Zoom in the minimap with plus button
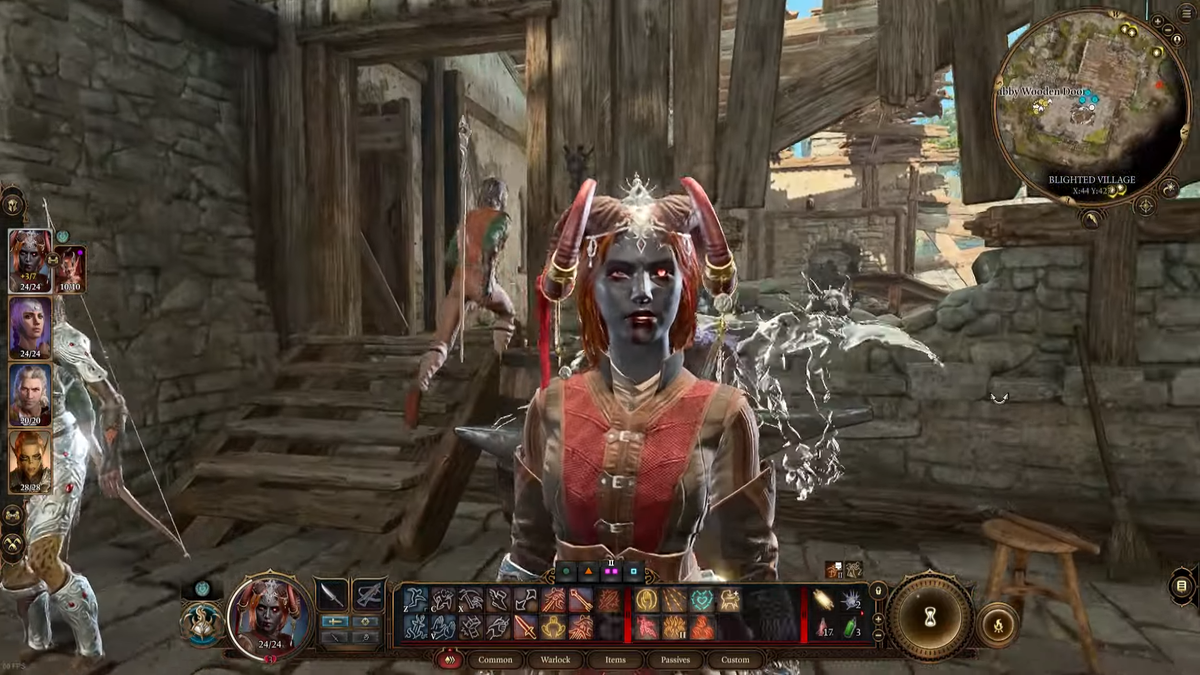This screenshot has height=675, width=1200. pos(1158,21)
